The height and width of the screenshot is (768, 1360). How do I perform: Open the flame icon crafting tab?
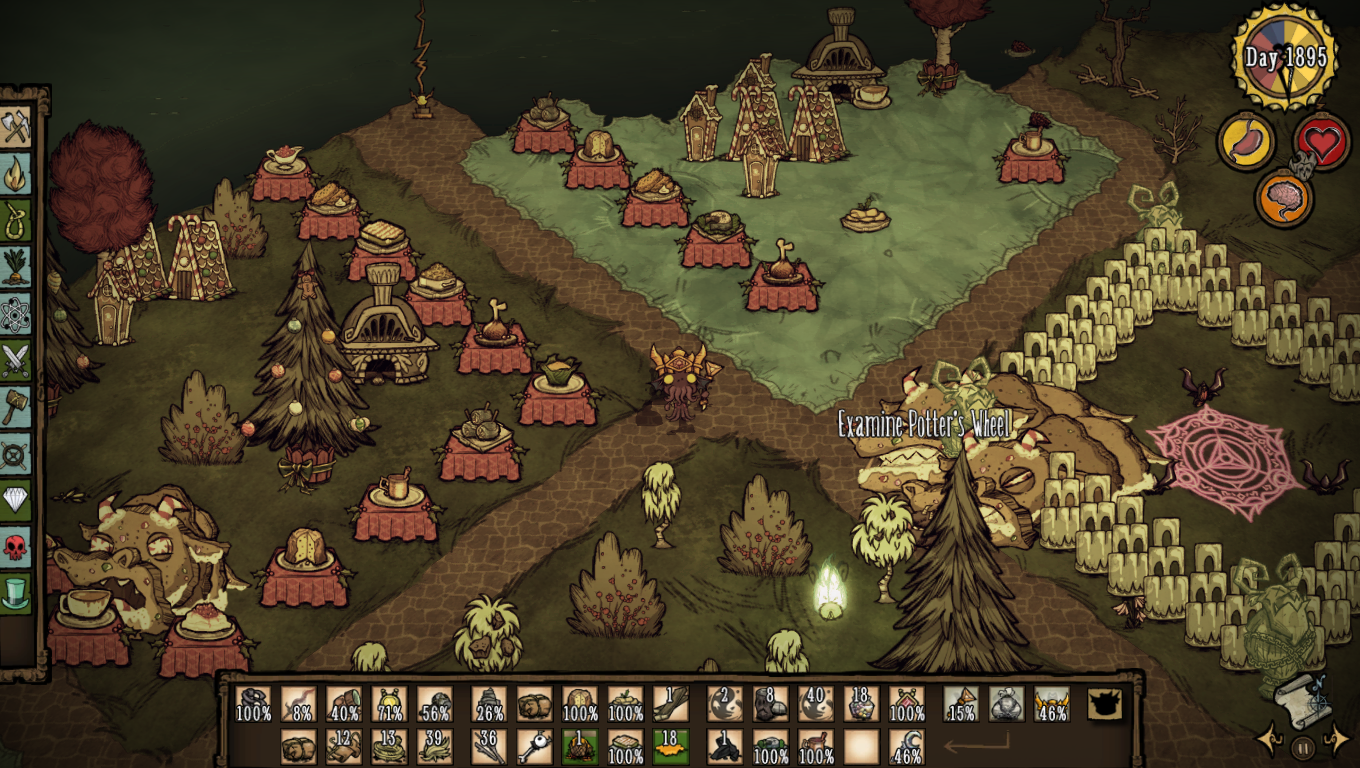pos(16,174)
